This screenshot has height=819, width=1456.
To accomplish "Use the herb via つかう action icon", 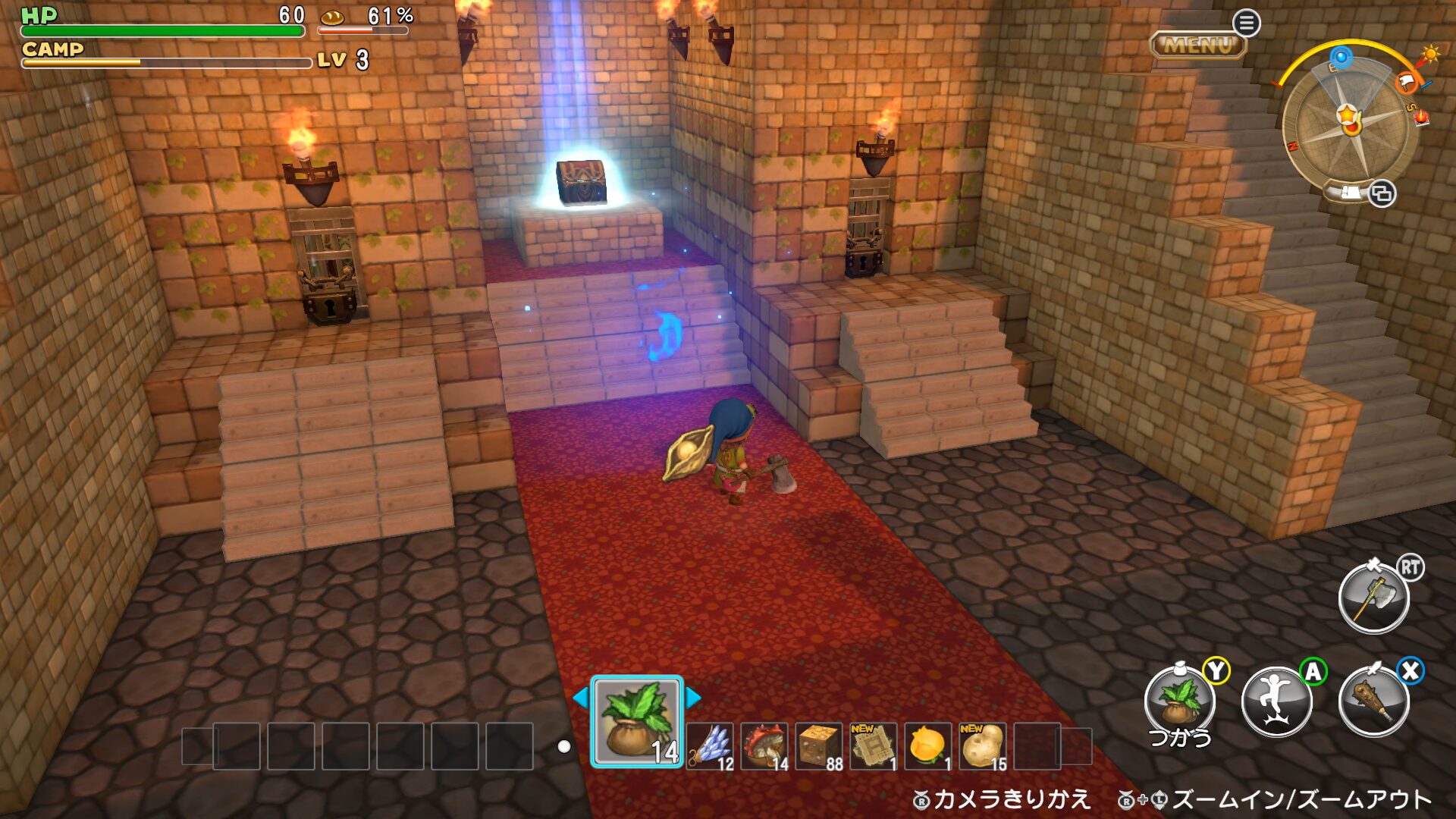I will point(1180,701).
